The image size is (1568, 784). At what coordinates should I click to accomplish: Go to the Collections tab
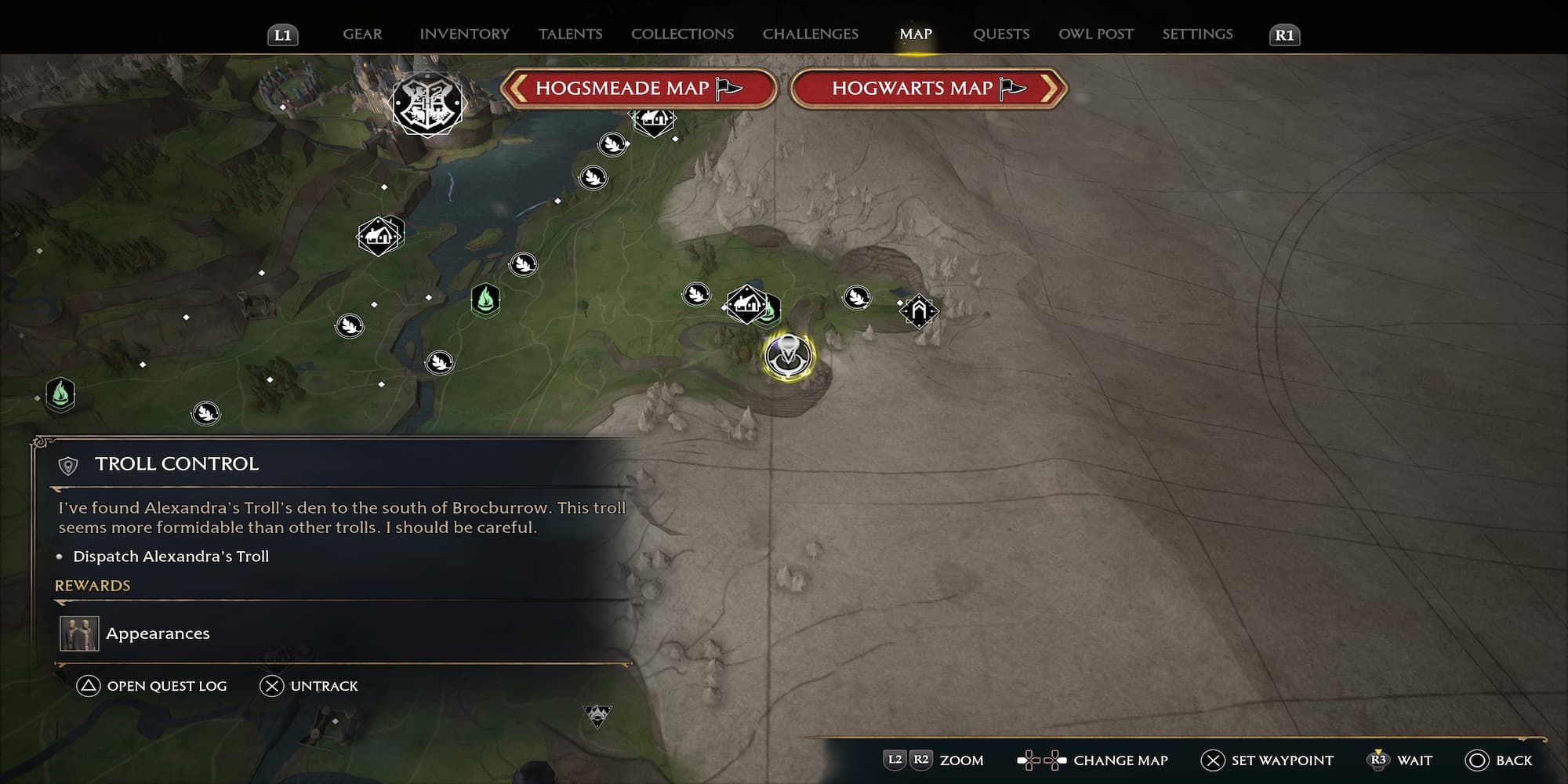682,34
